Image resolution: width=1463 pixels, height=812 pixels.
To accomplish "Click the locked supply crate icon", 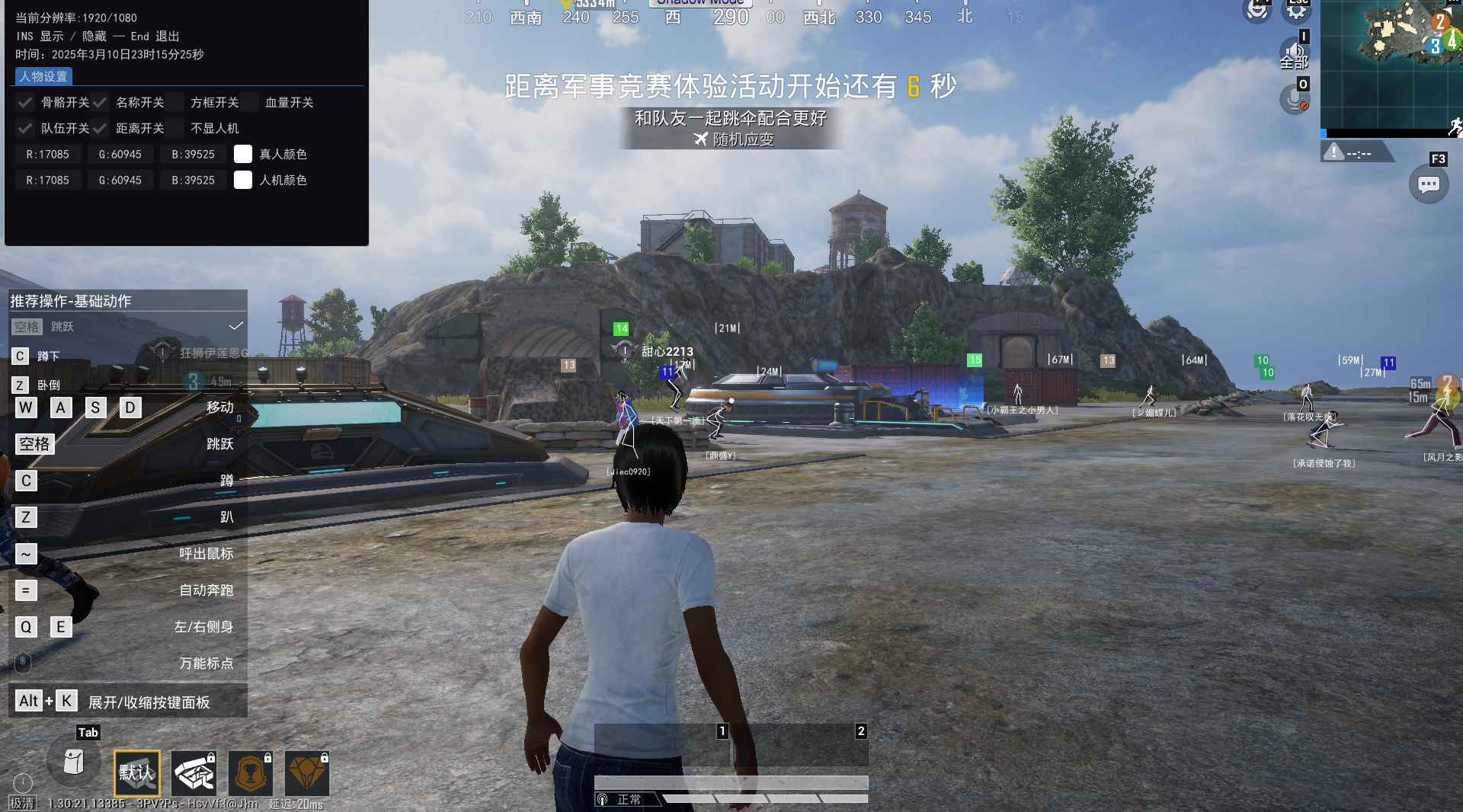I will tap(194, 772).
